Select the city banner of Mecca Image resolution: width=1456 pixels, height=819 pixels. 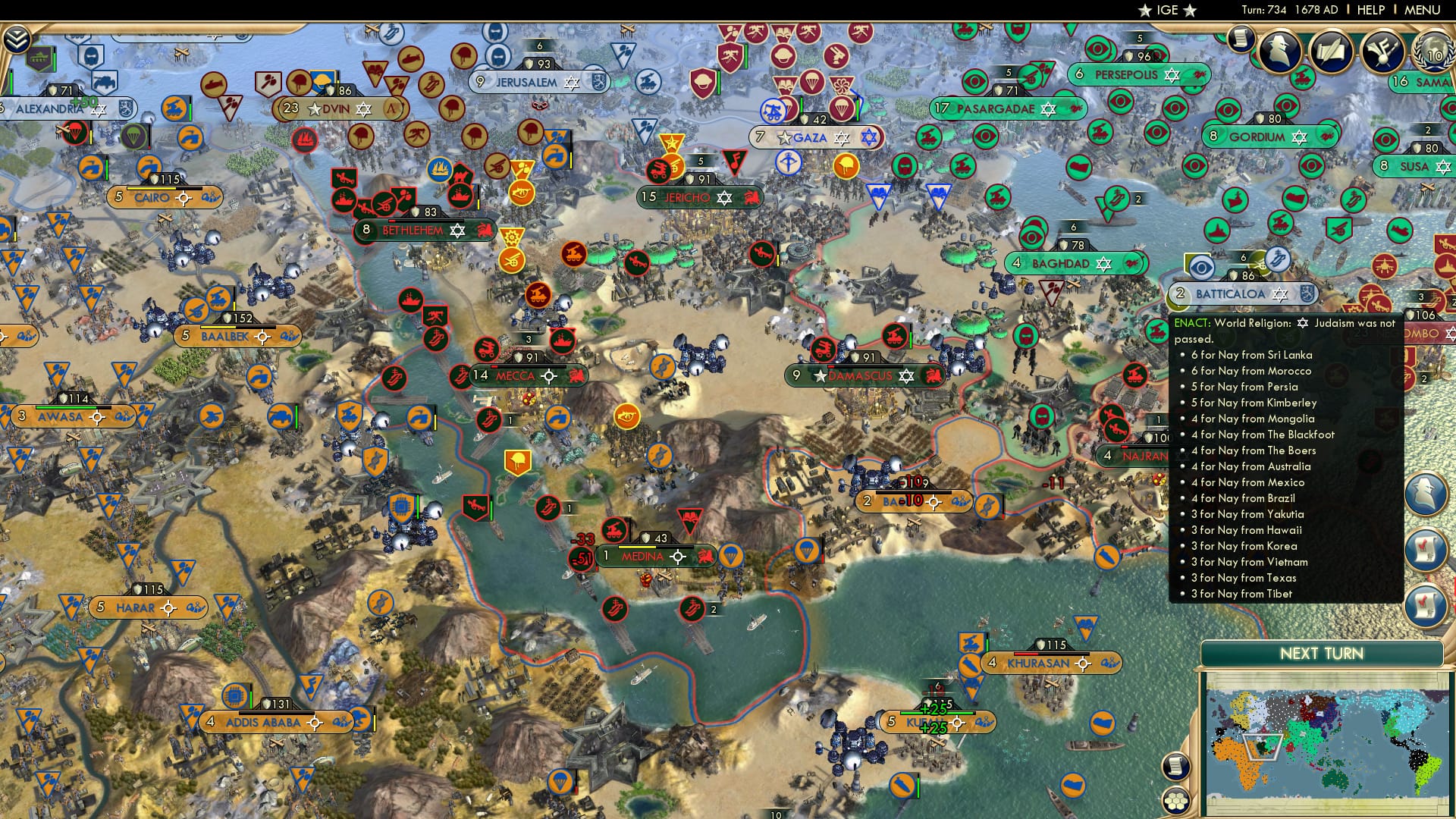516,375
